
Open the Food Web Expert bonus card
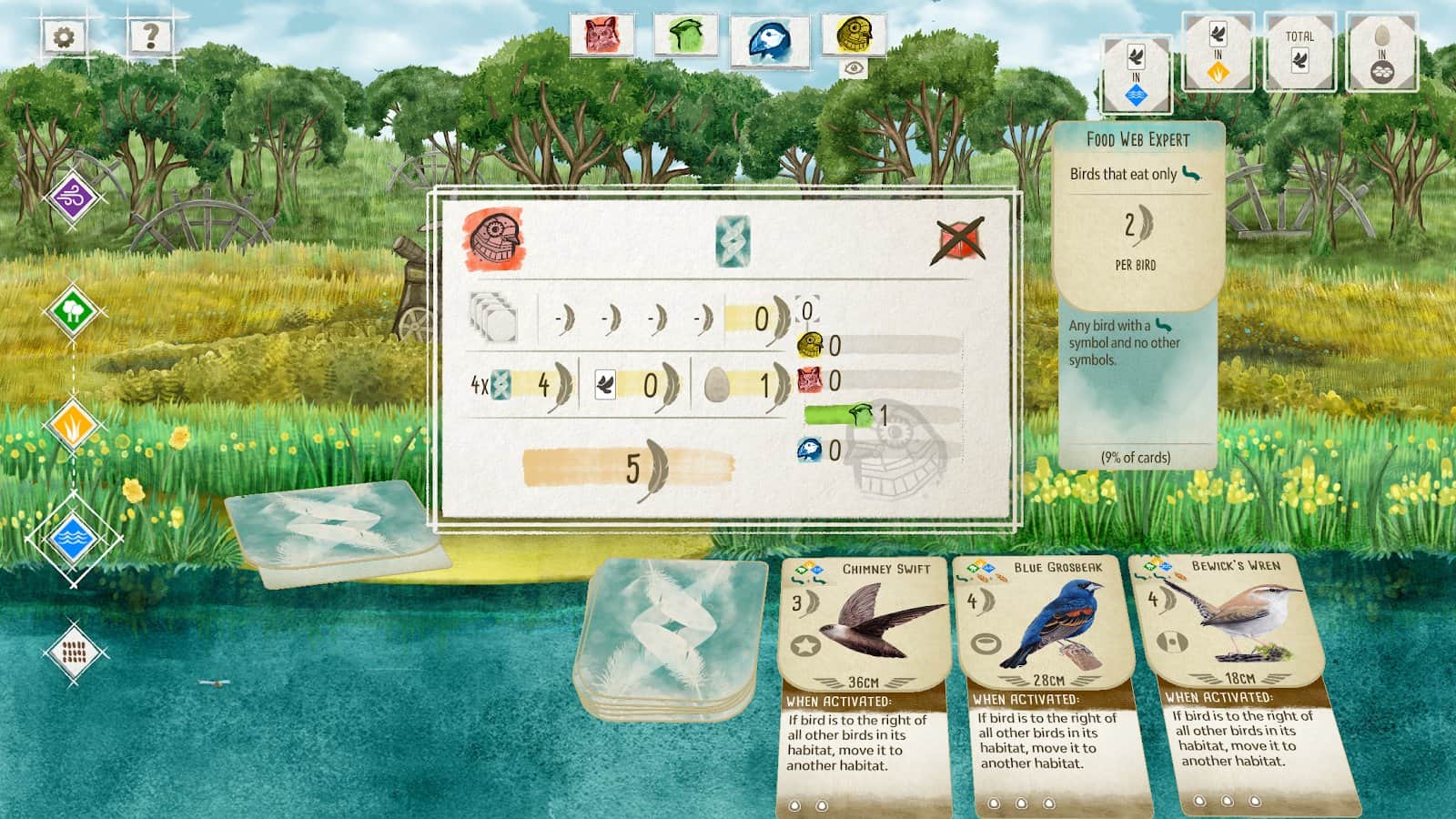point(1137,291)
